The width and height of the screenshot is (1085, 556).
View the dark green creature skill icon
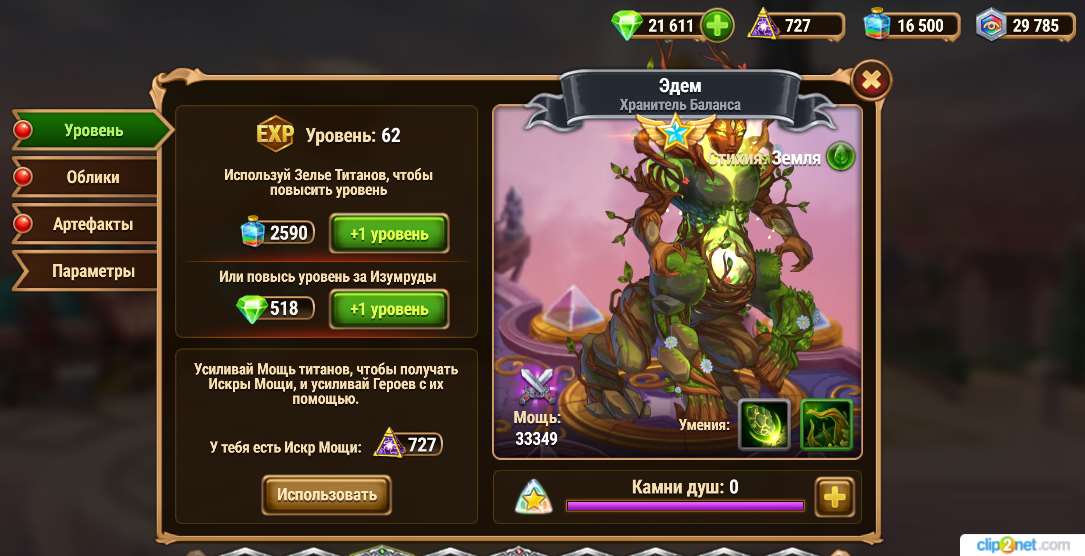point(826,424)
